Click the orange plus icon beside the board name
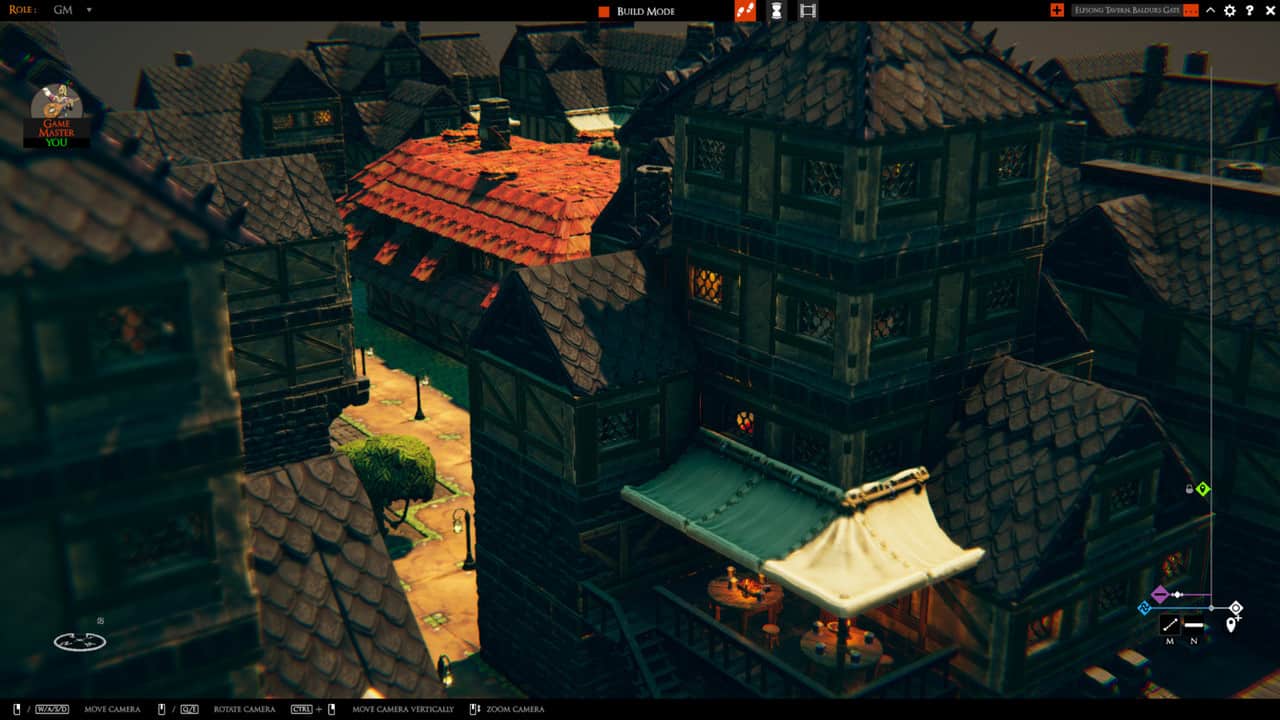This screenshot has height=720, width=1280. (1057, 11)
